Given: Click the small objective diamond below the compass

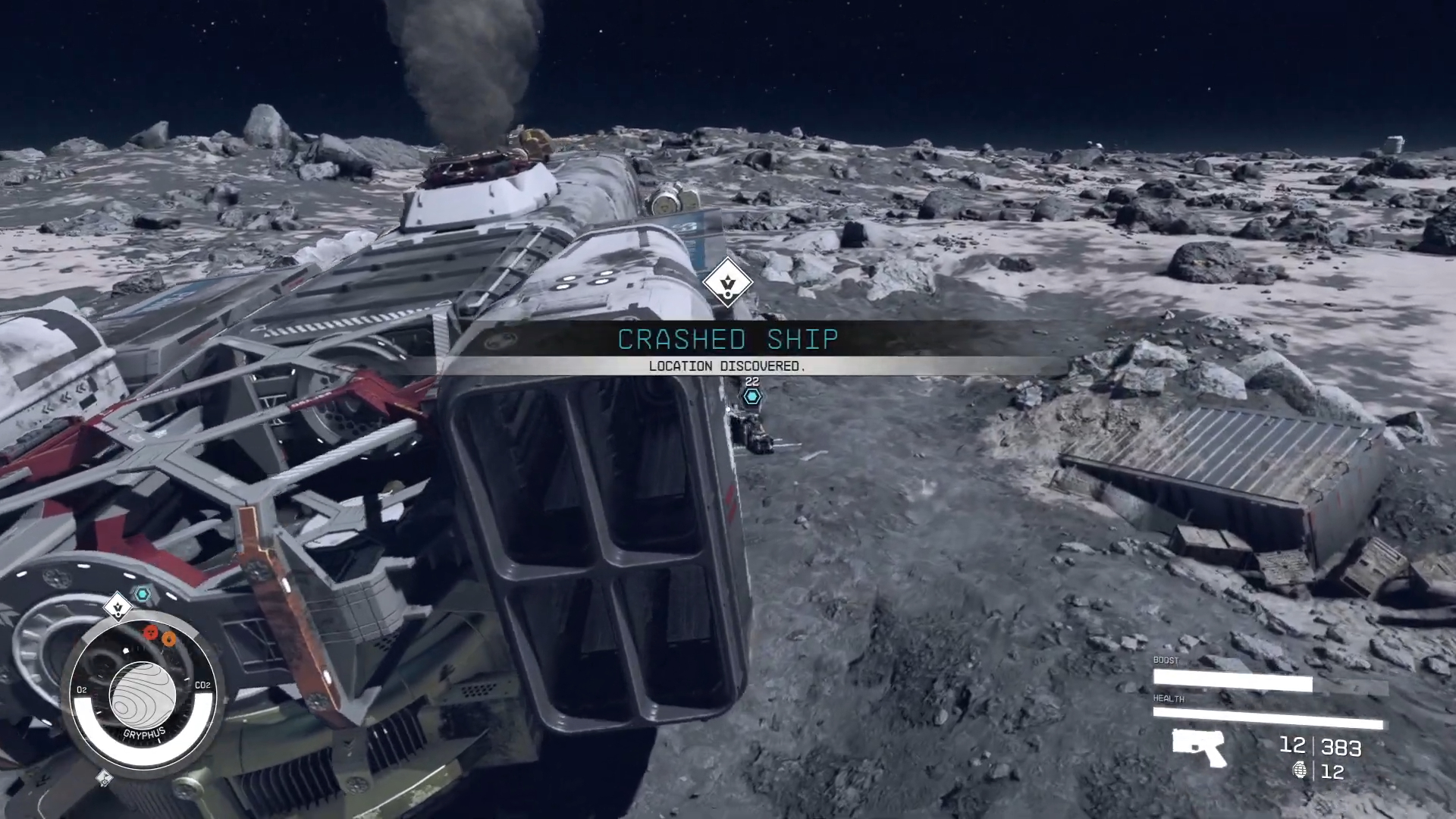Looking at the screenshot, I should 103,778.
